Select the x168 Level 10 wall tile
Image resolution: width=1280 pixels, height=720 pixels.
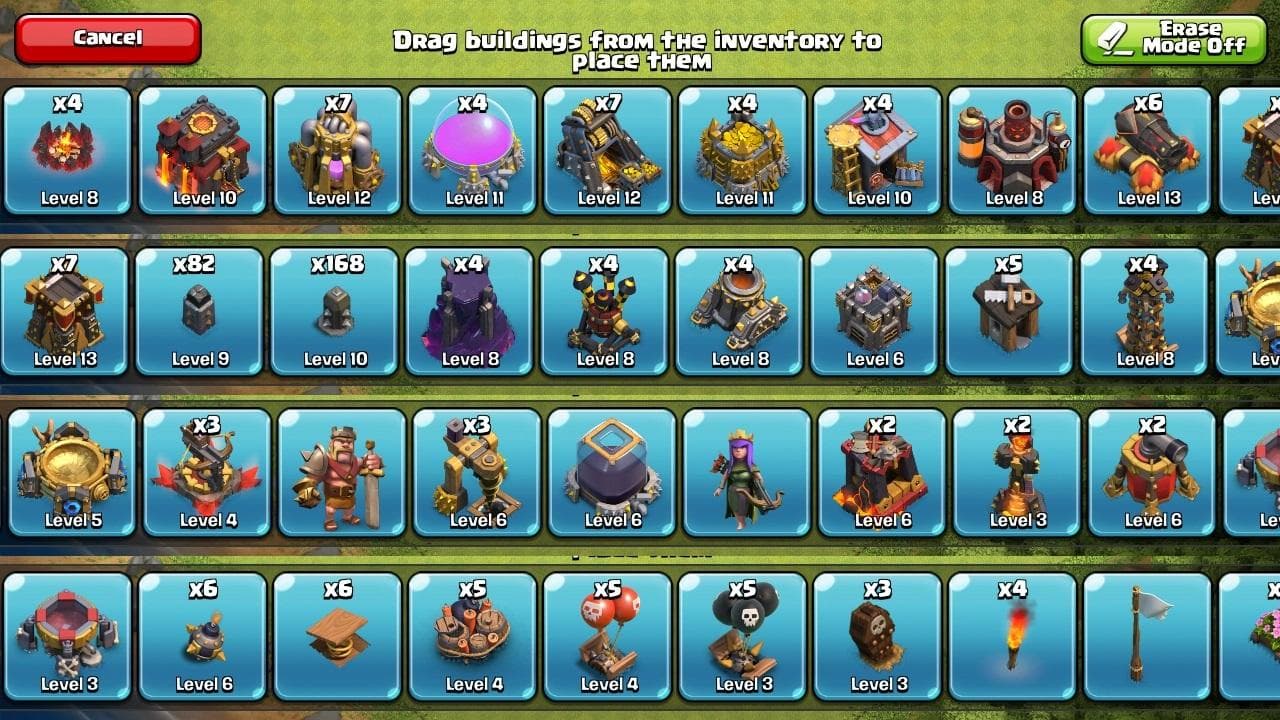pos(336,311)
